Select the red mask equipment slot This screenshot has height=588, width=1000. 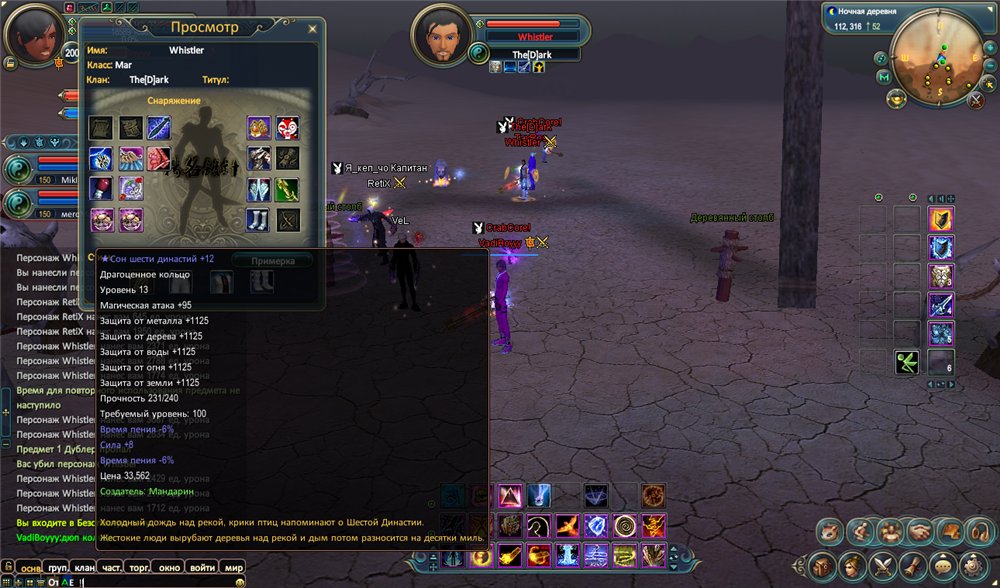(287, 128)
